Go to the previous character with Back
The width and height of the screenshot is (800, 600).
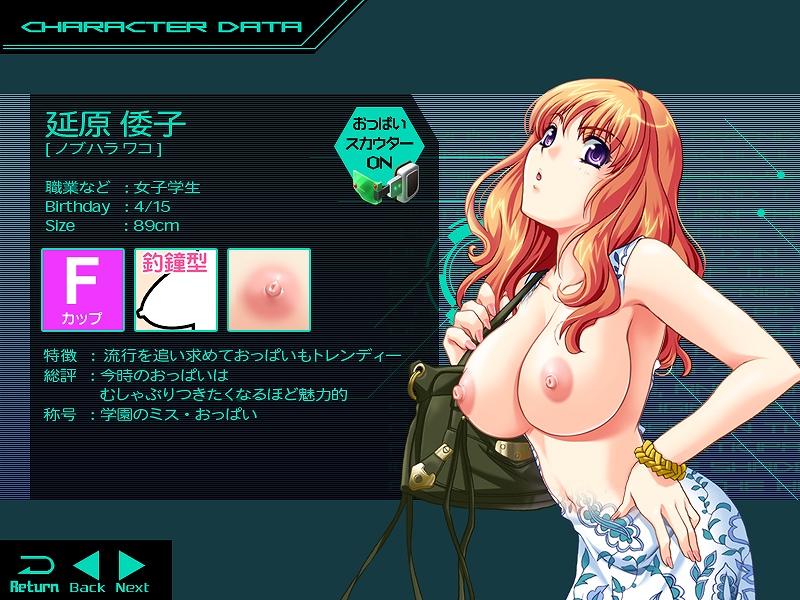[x=87, y=573]
